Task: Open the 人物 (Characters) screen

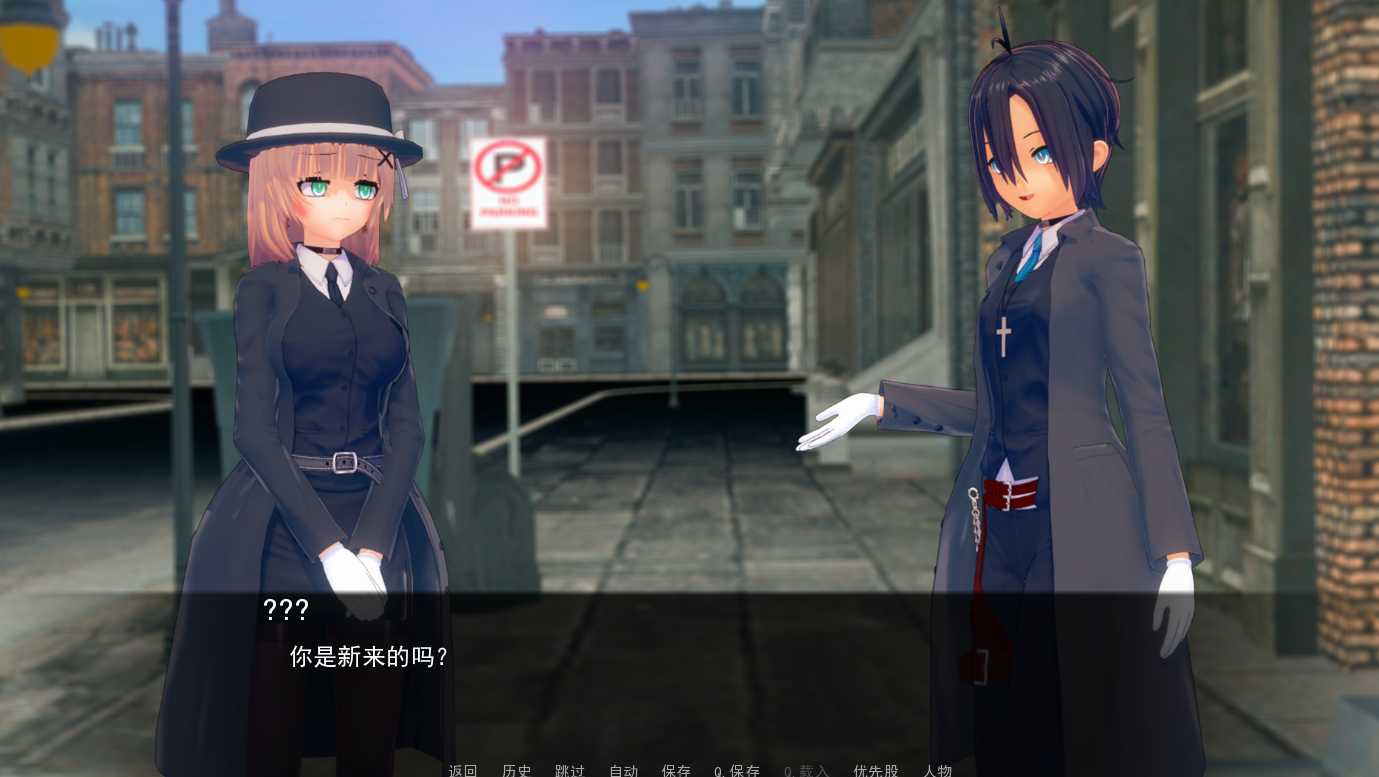Action: click(937, 770)
